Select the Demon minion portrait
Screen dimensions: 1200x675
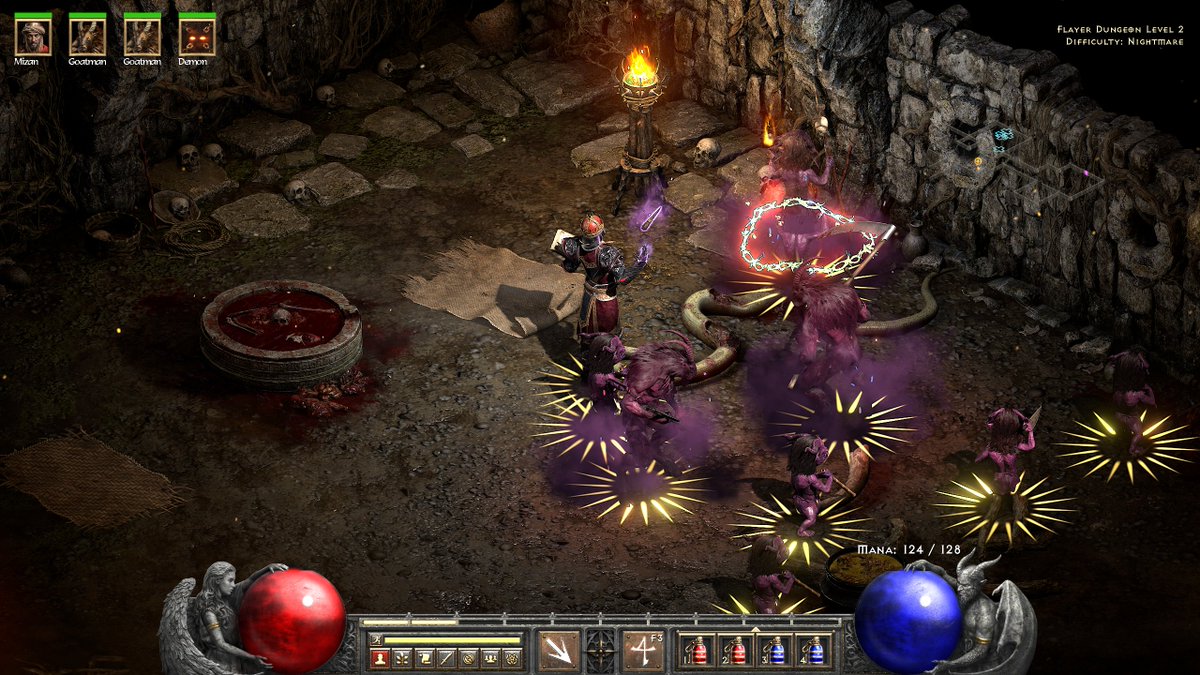(x=197, y=37)
